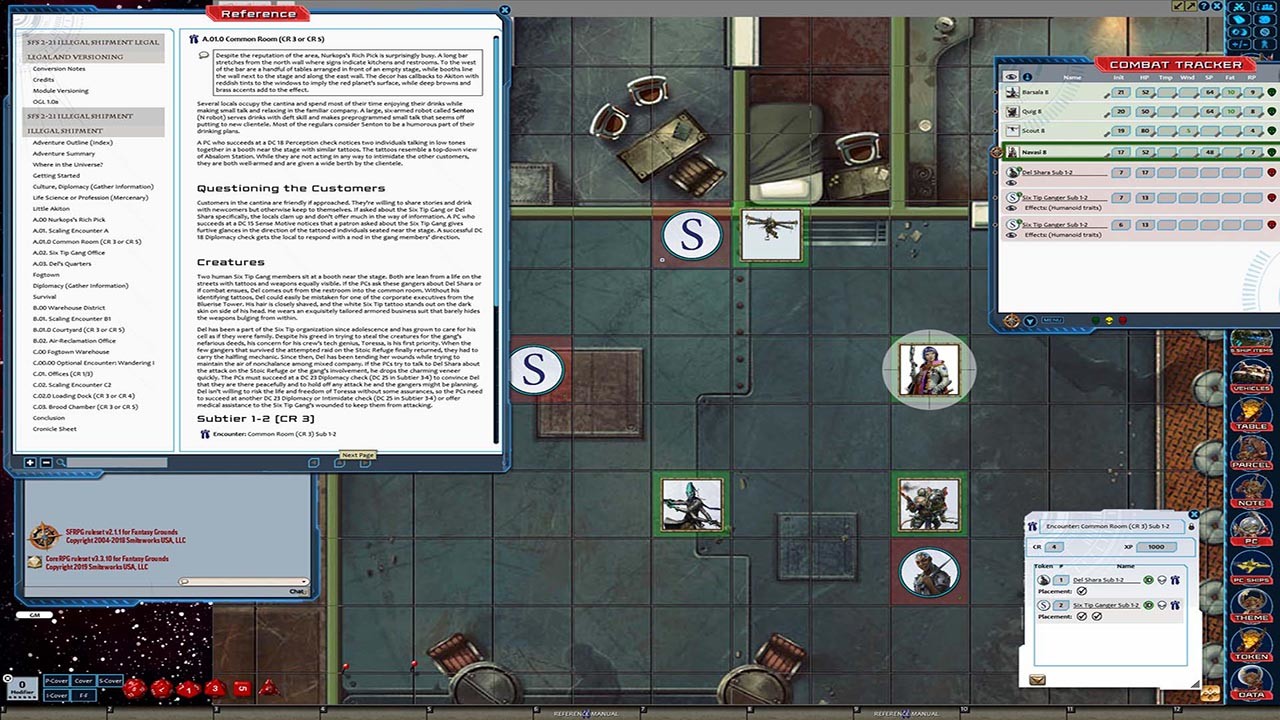Toggle the master eye in the Combat Tracker header
1280x720 pixels.
1010,77
